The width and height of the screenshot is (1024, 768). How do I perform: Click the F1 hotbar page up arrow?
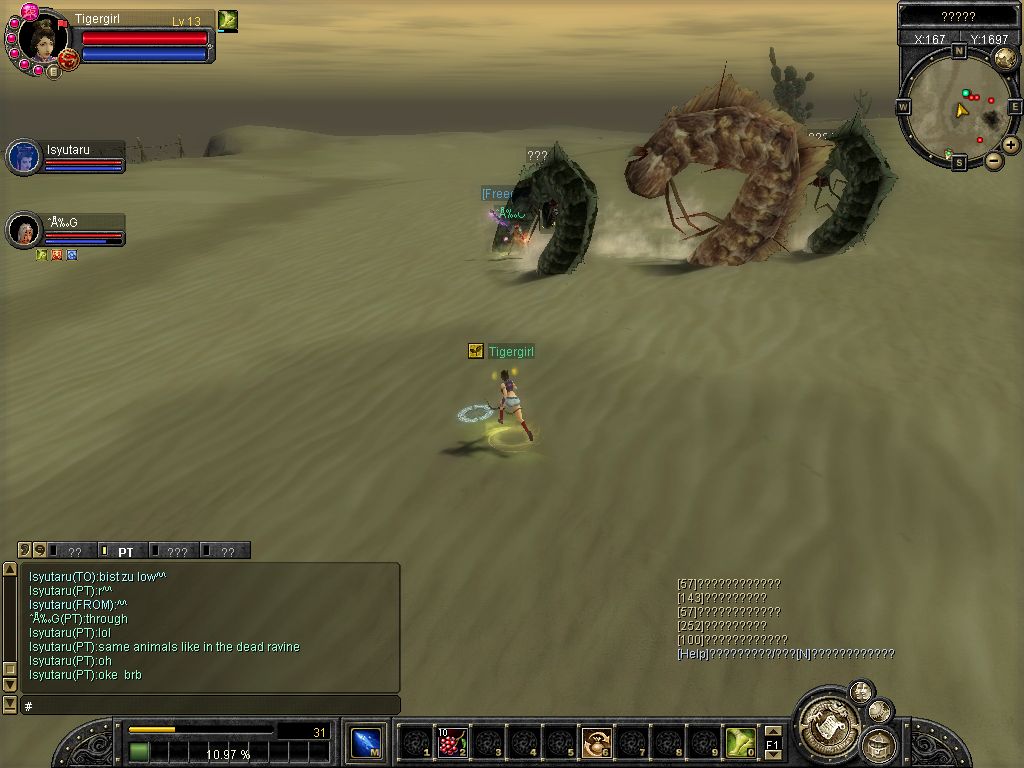coord(772,731)
